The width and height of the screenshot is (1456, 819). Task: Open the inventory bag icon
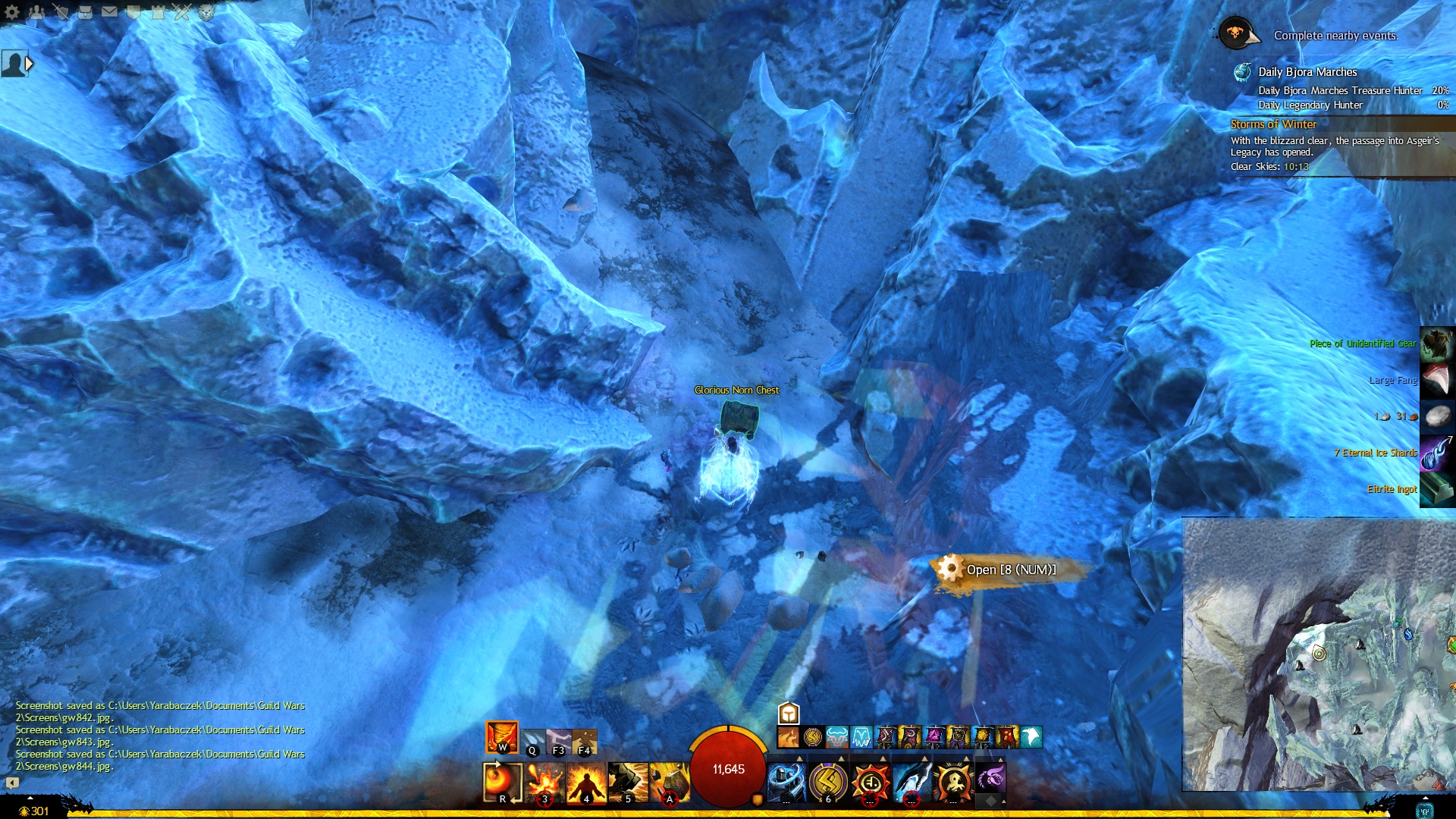(x=86, y=11)
